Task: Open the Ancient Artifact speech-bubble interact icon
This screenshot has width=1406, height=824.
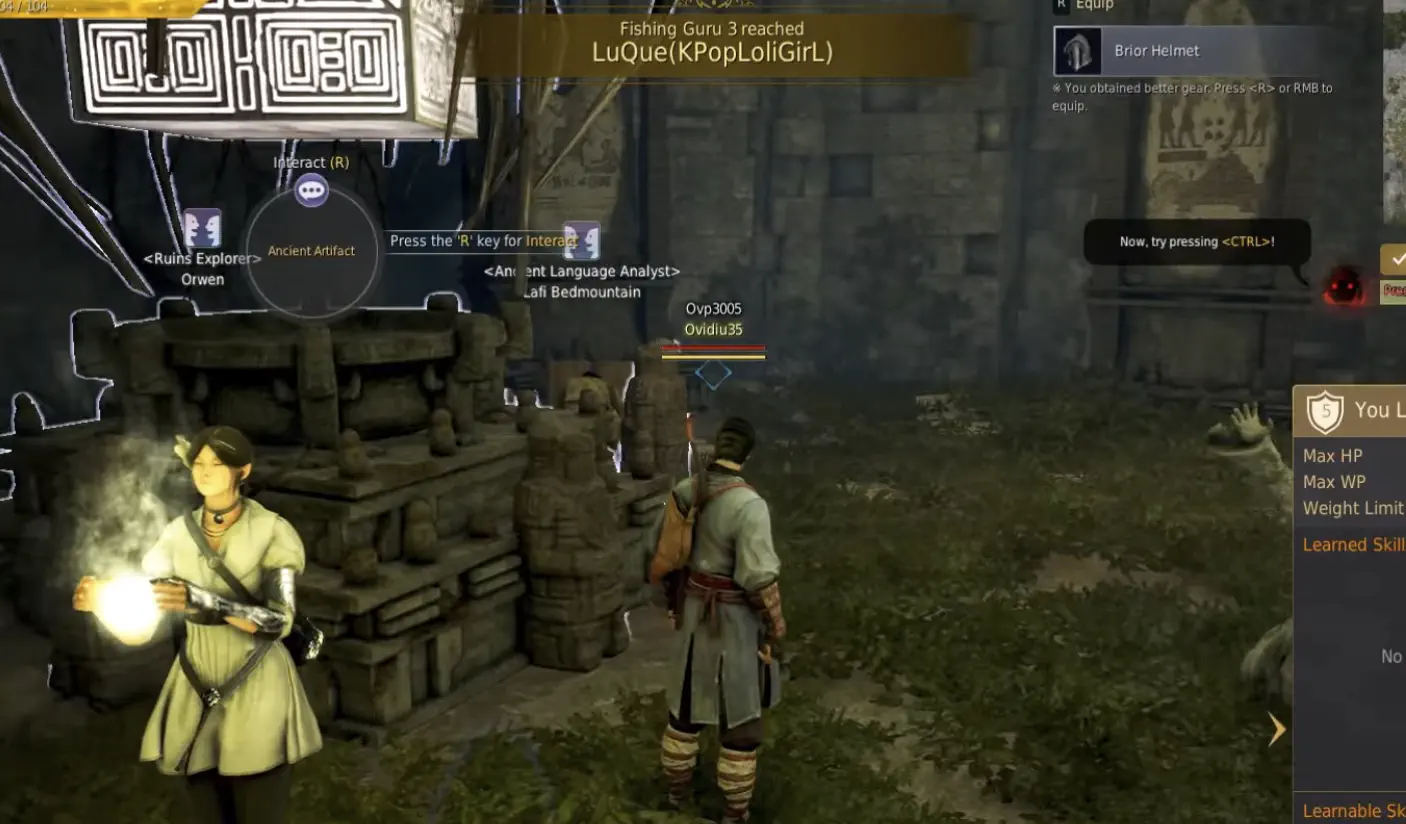Action: coord(311,190)
